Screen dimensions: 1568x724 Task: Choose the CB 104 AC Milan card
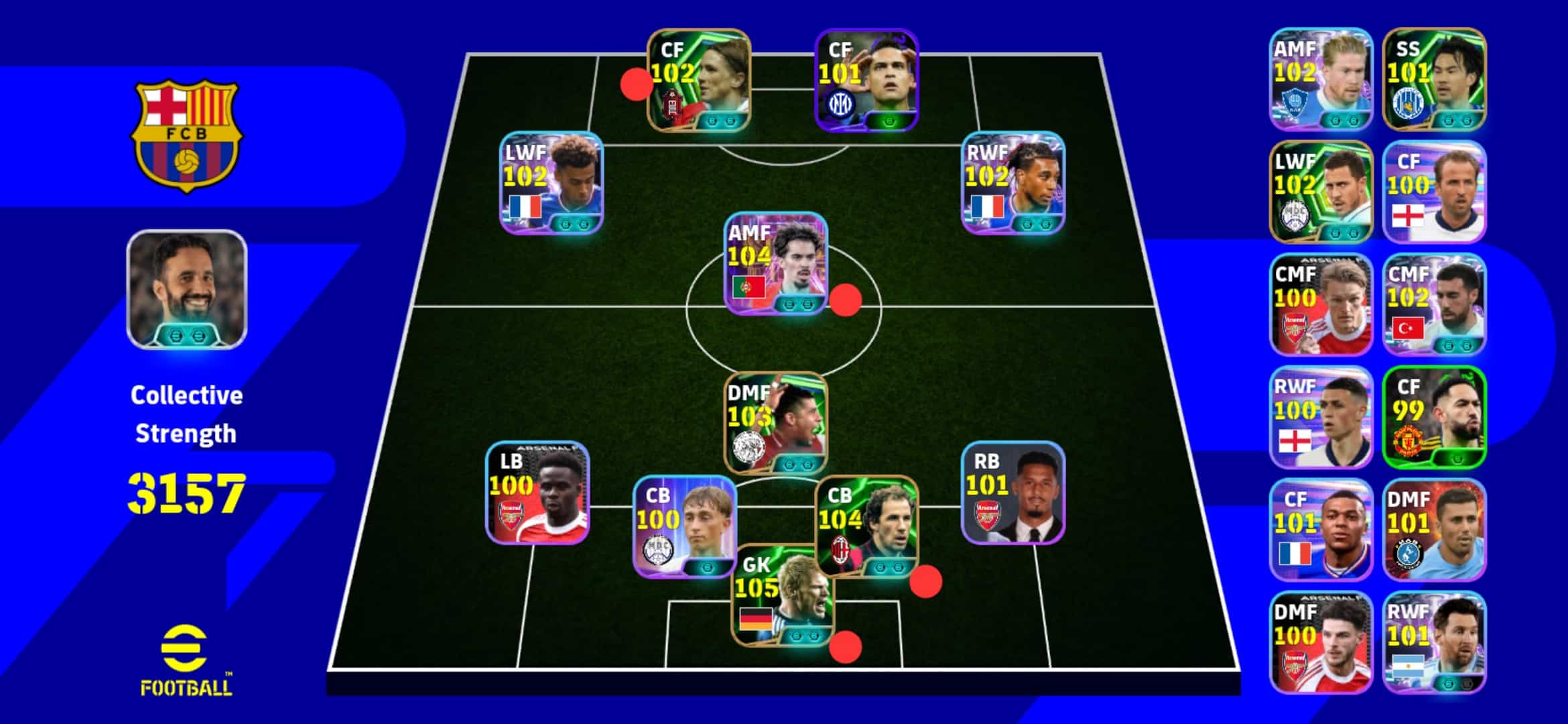pyautogui.click(x=866, y=526)
